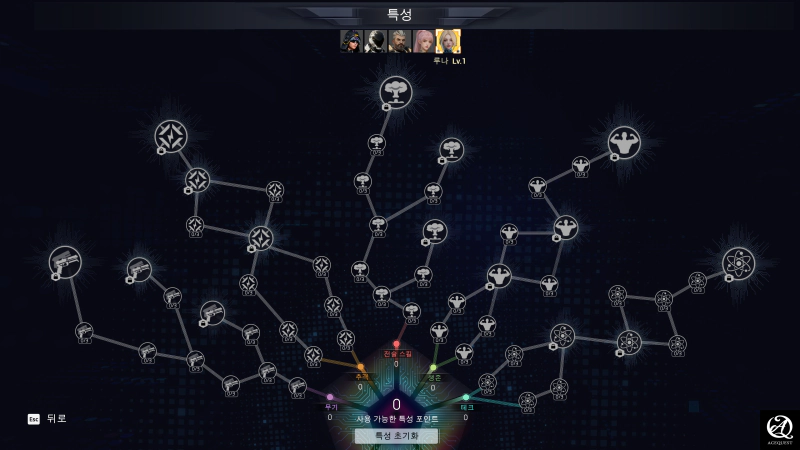Pick the pink-haired woman portrait
Screen dimensions: 800x450
(423, 41)
